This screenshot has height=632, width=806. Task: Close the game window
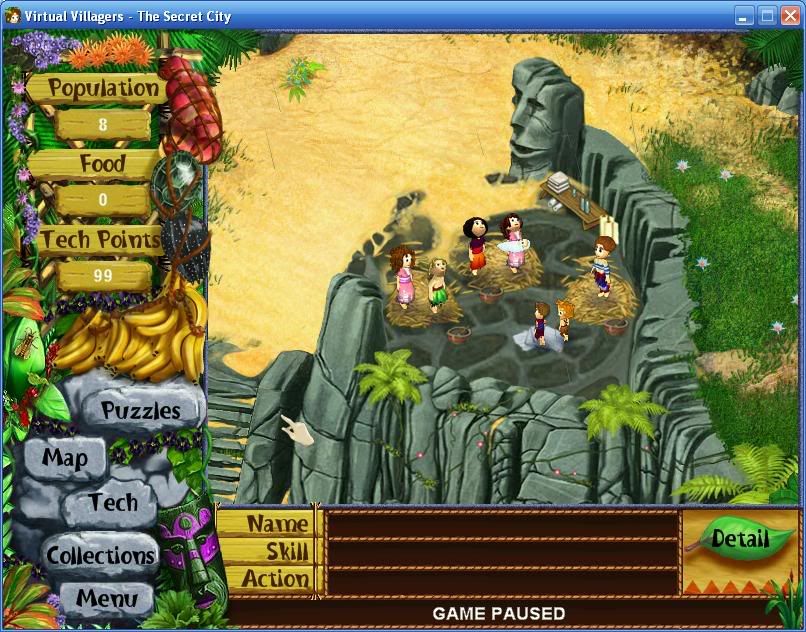click(790, 15)
